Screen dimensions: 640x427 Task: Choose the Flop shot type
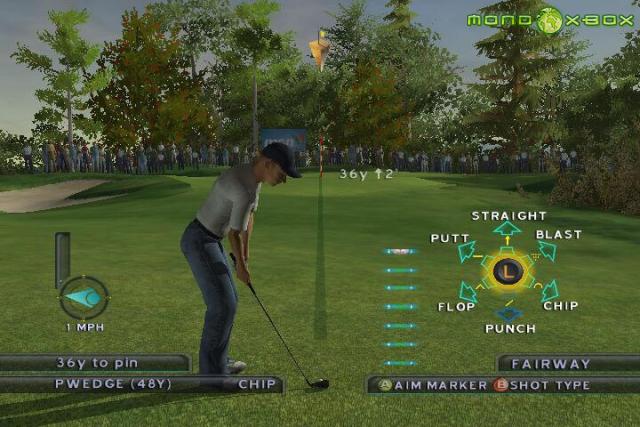point(456,306)
